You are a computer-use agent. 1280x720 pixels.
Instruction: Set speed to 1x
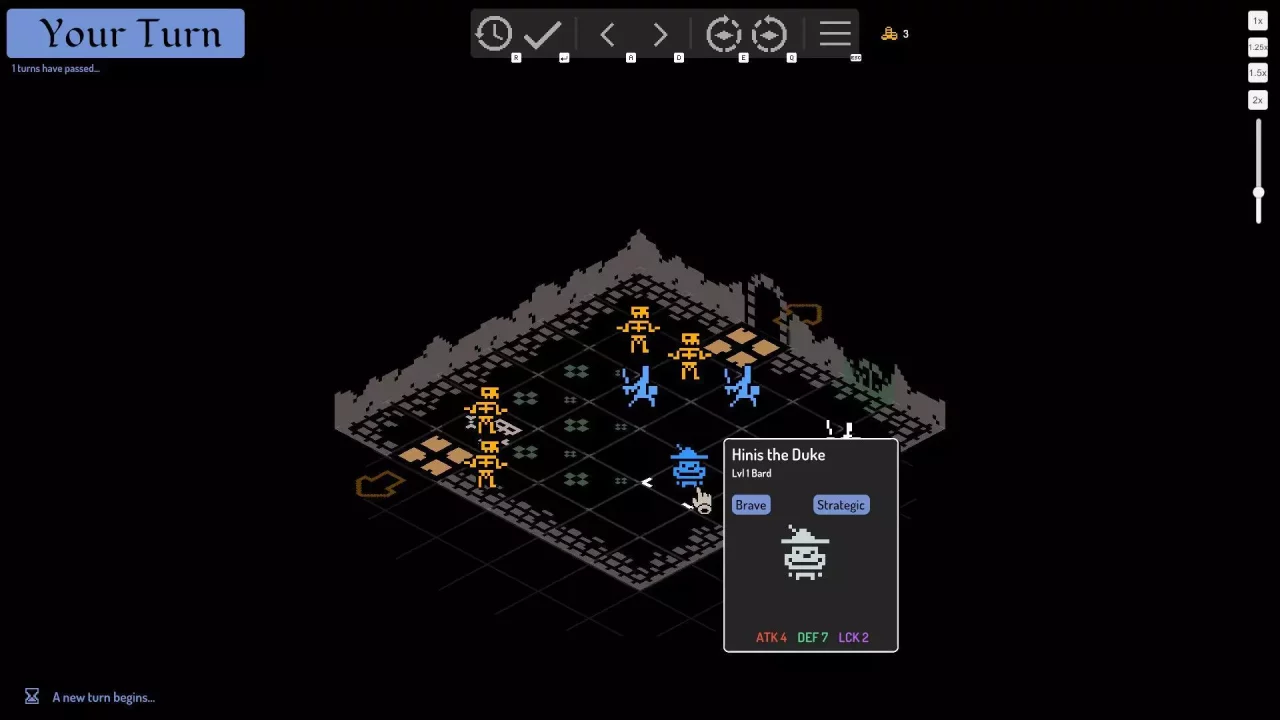(x=1258, y=21)
